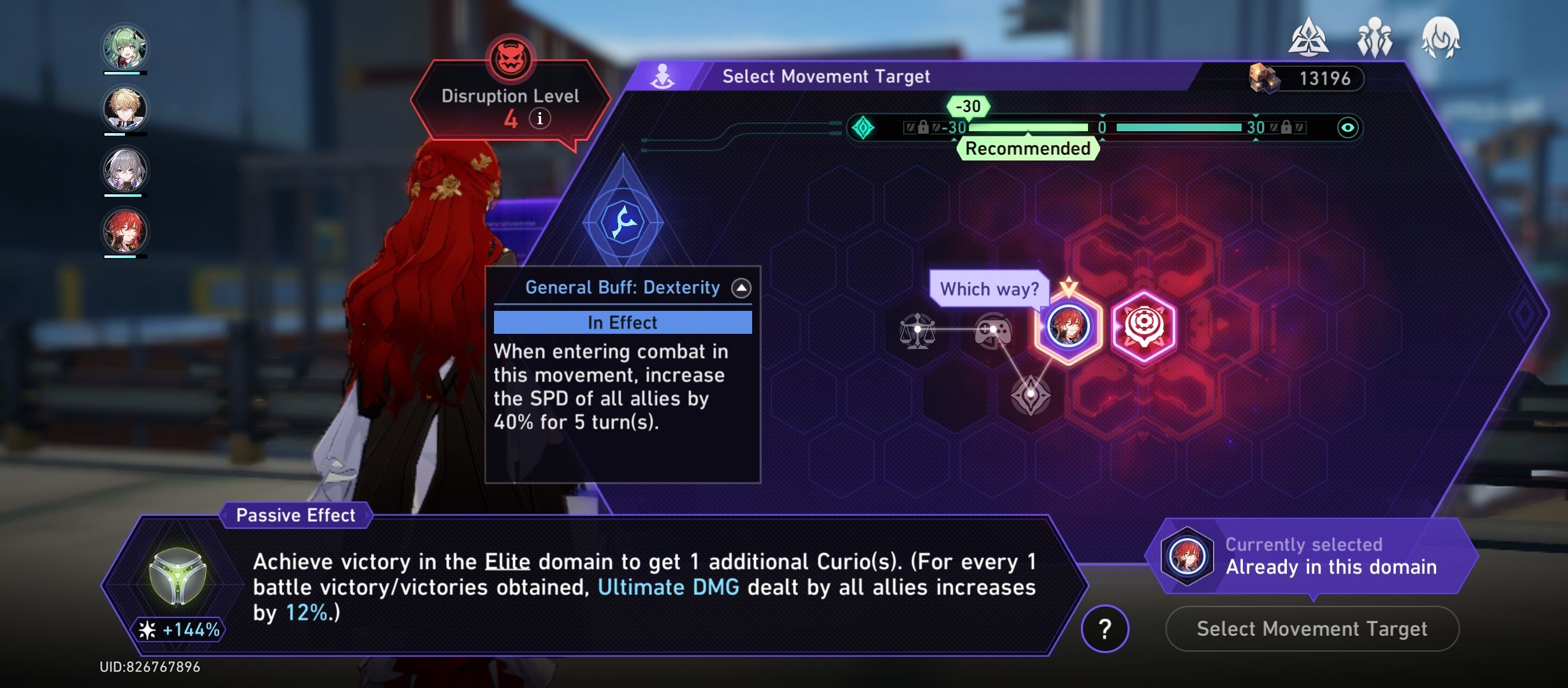The width and height of the screenshot is (1568, 688).
Task: Open the question mark help button
Action: 1107,629
